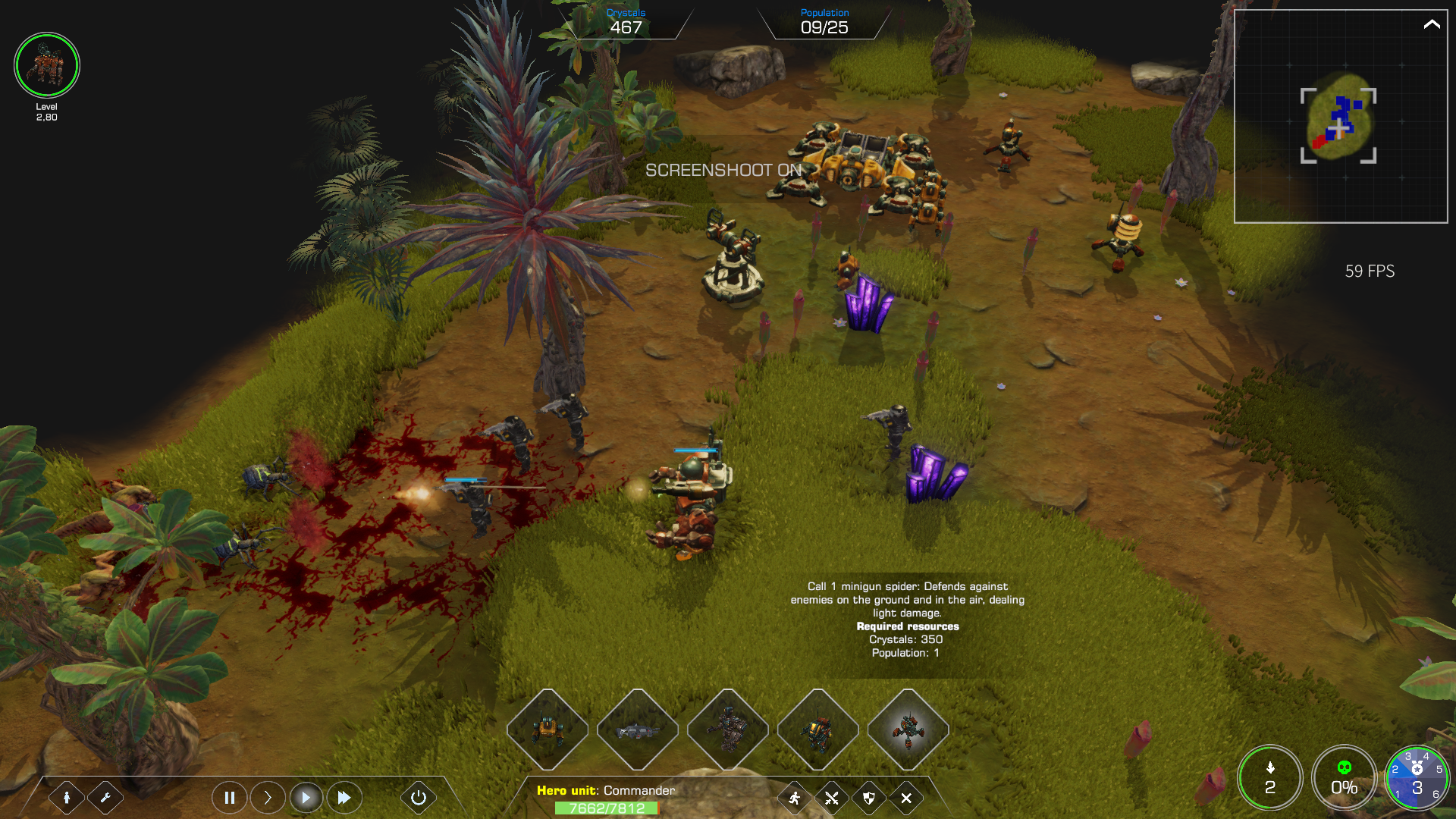
Task: Click the power button
Action: [x=418, y=798]
